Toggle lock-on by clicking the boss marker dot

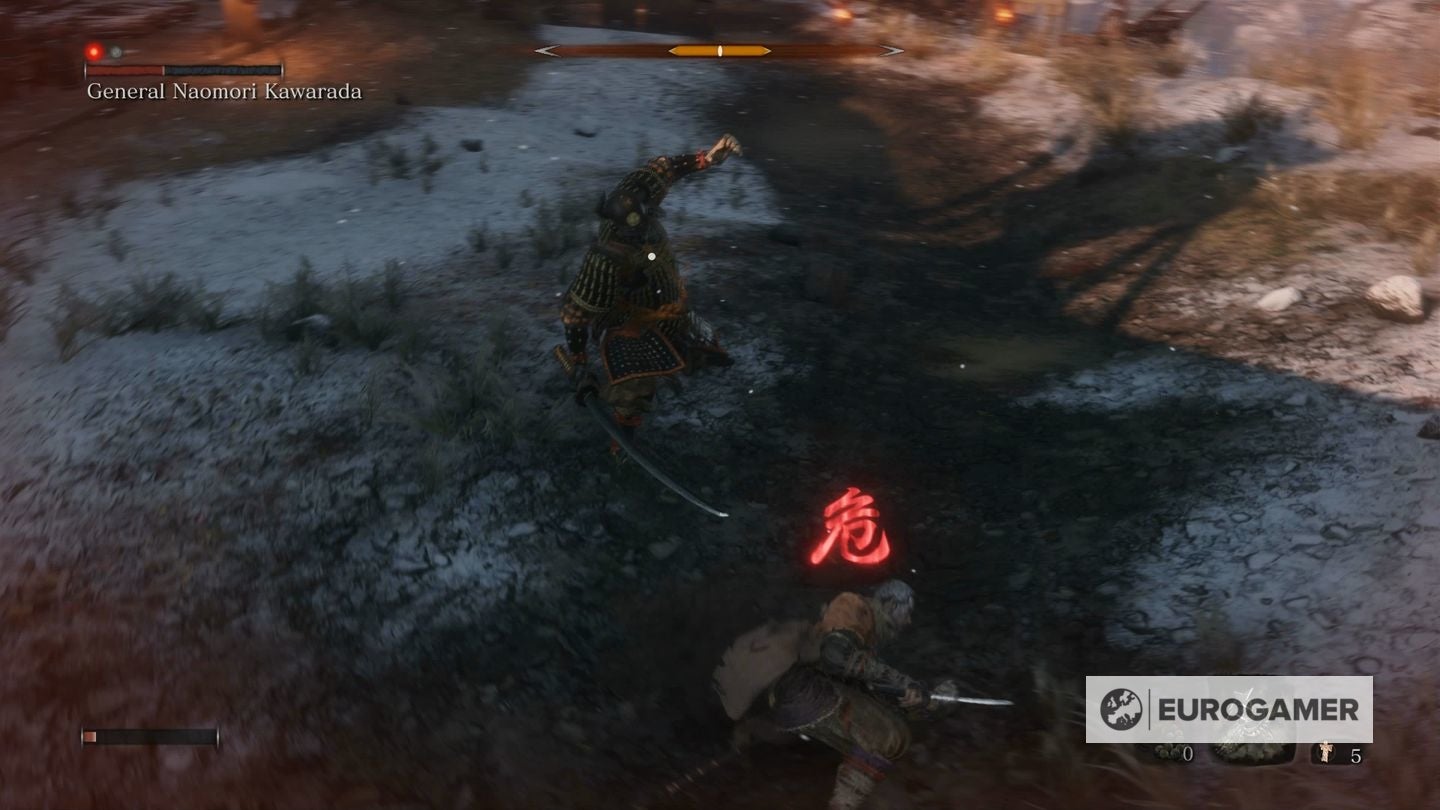point(652,258)
